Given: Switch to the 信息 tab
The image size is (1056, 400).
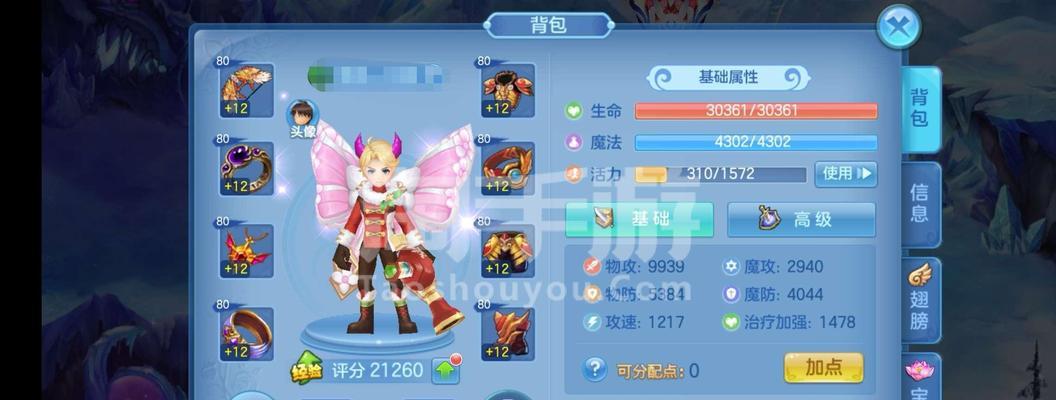Looking at the screenshot, I should pyautogui.click(x=919, y=203).
